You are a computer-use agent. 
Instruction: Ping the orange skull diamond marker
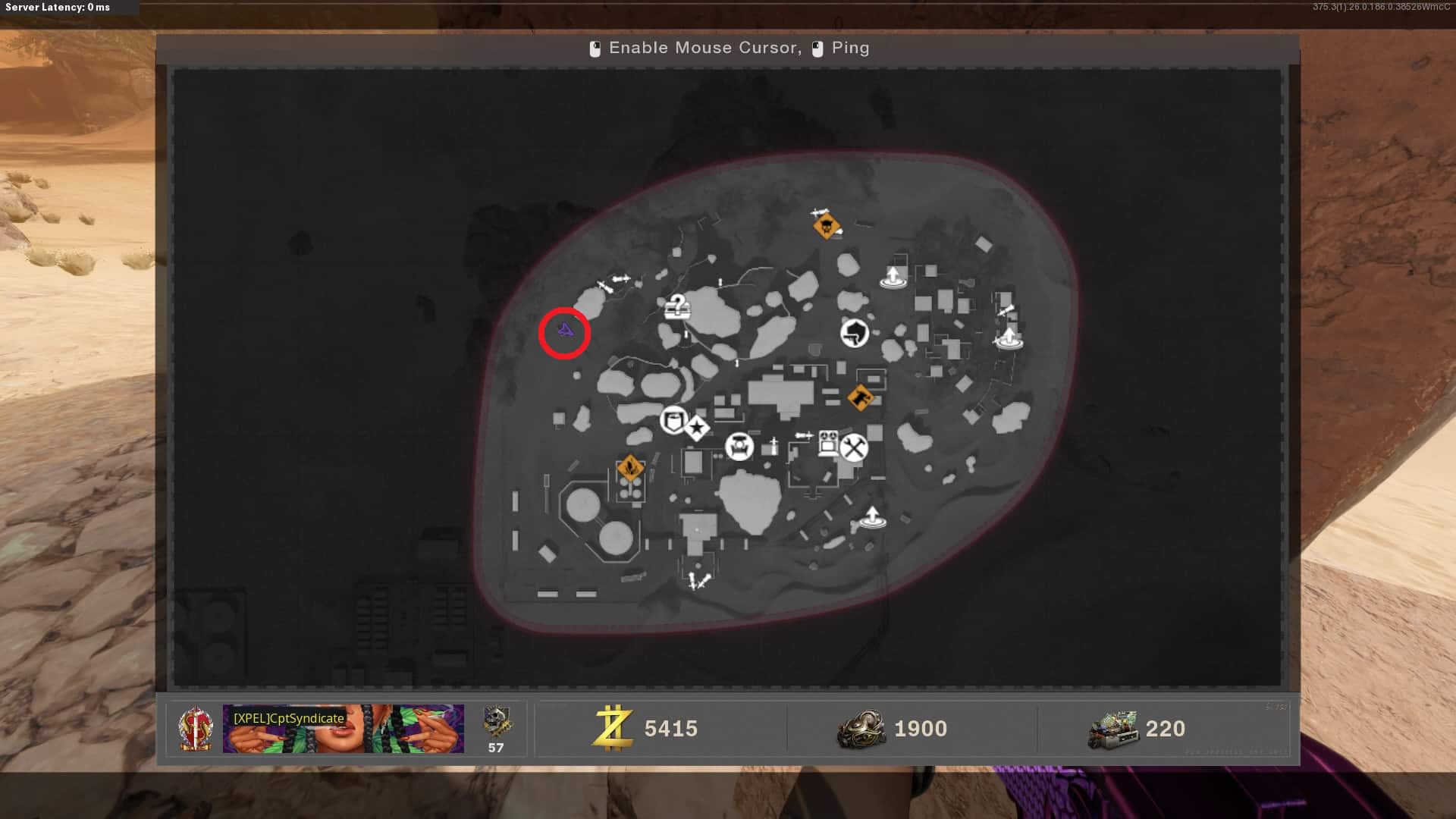[x=826, y=226]
